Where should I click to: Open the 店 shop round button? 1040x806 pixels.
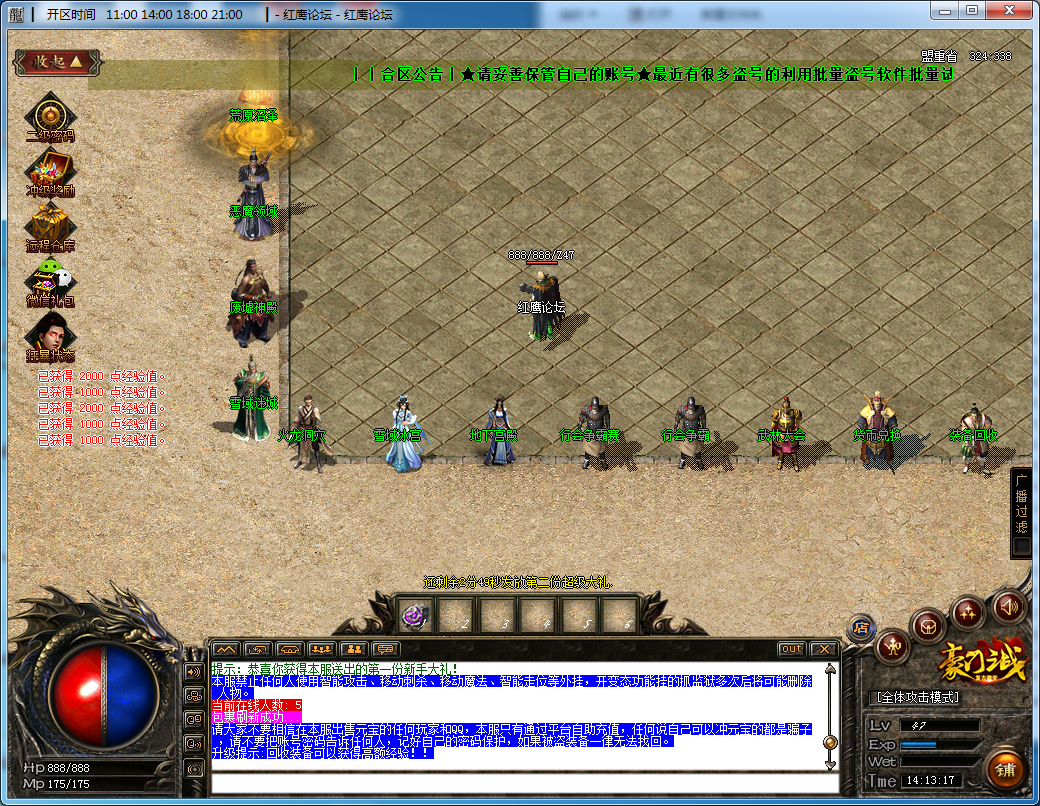861,628
